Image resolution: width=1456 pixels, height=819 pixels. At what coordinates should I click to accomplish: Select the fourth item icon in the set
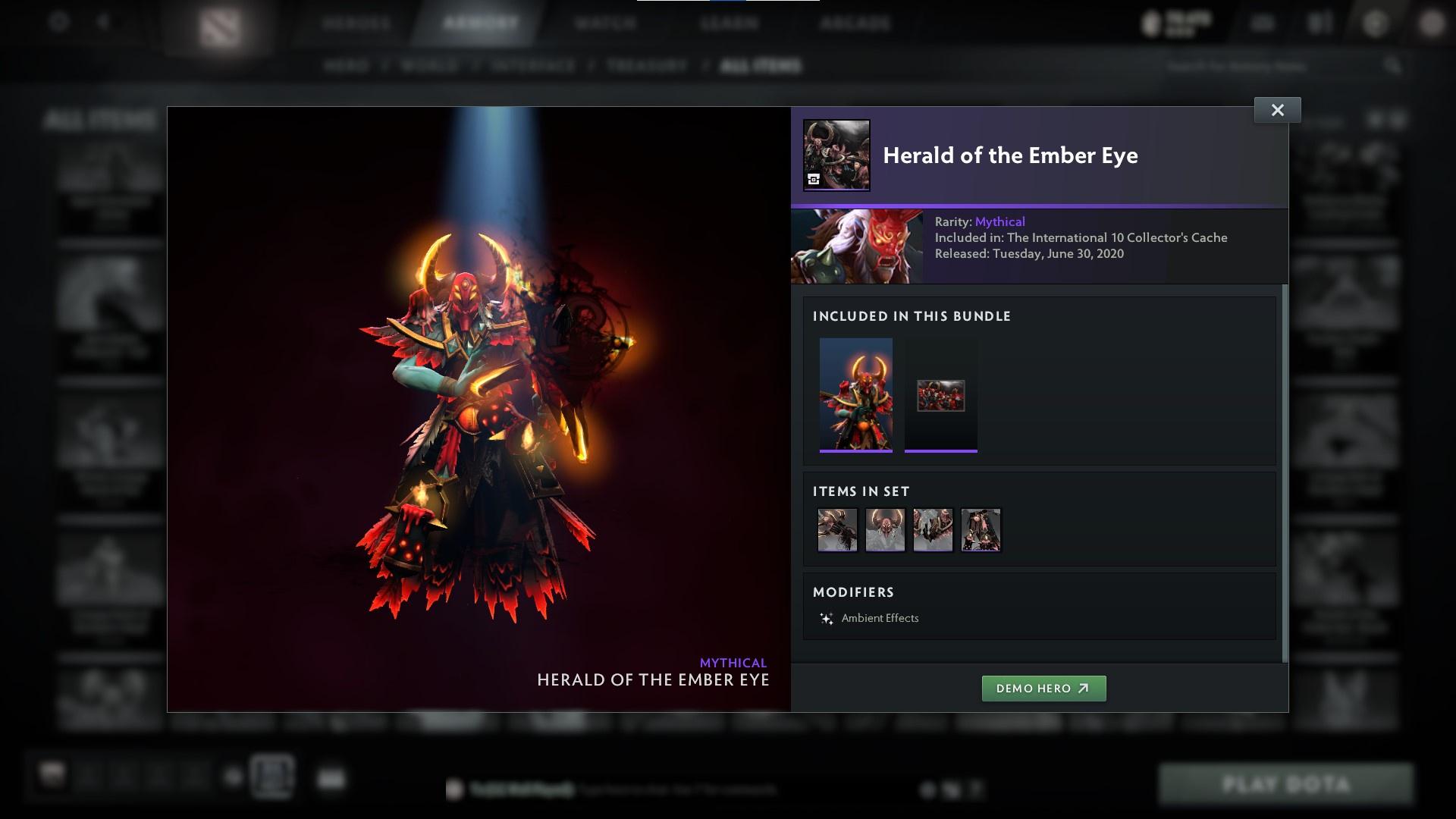click(981, 529)
